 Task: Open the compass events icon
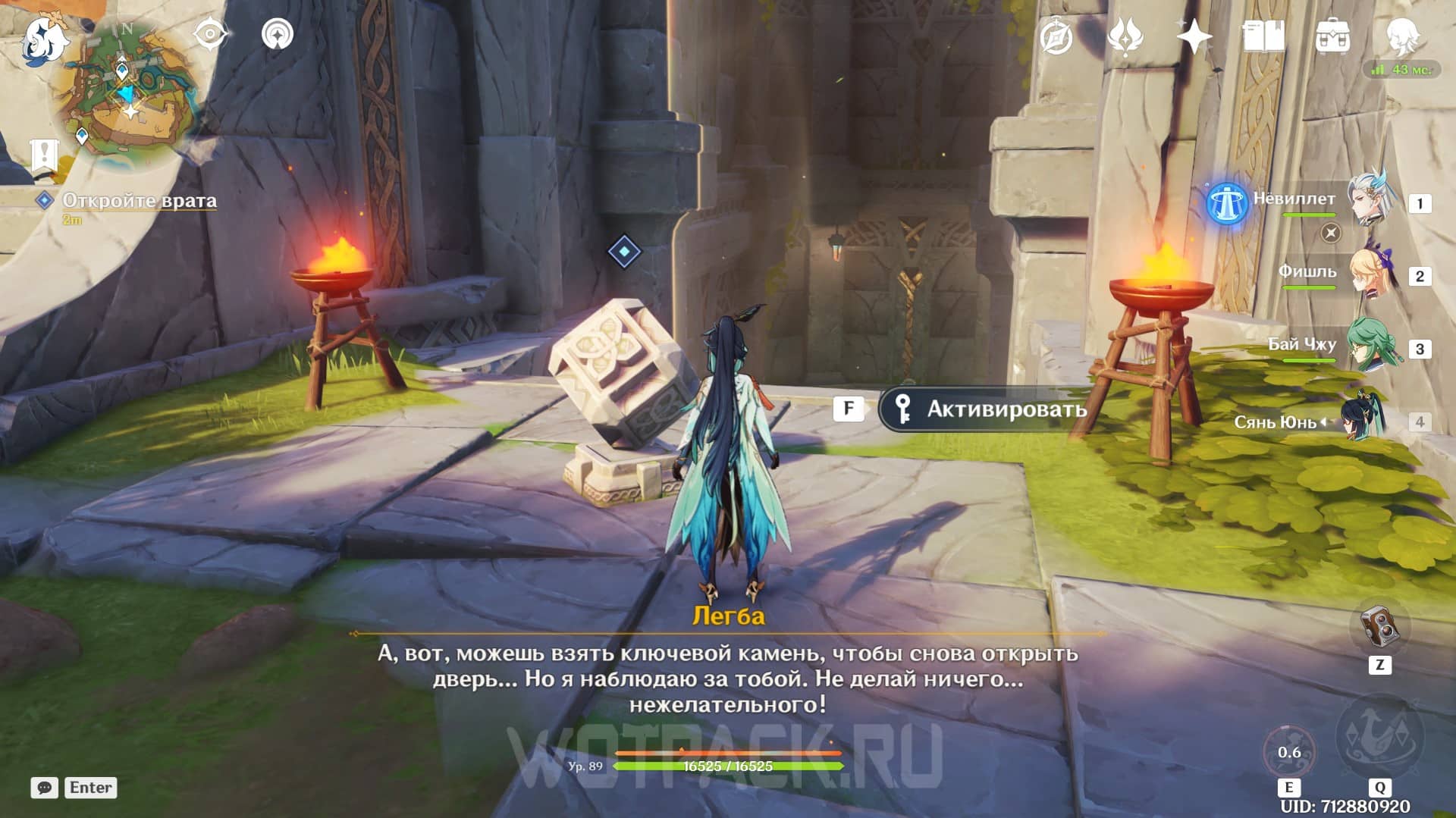(x=1056, y=36)
